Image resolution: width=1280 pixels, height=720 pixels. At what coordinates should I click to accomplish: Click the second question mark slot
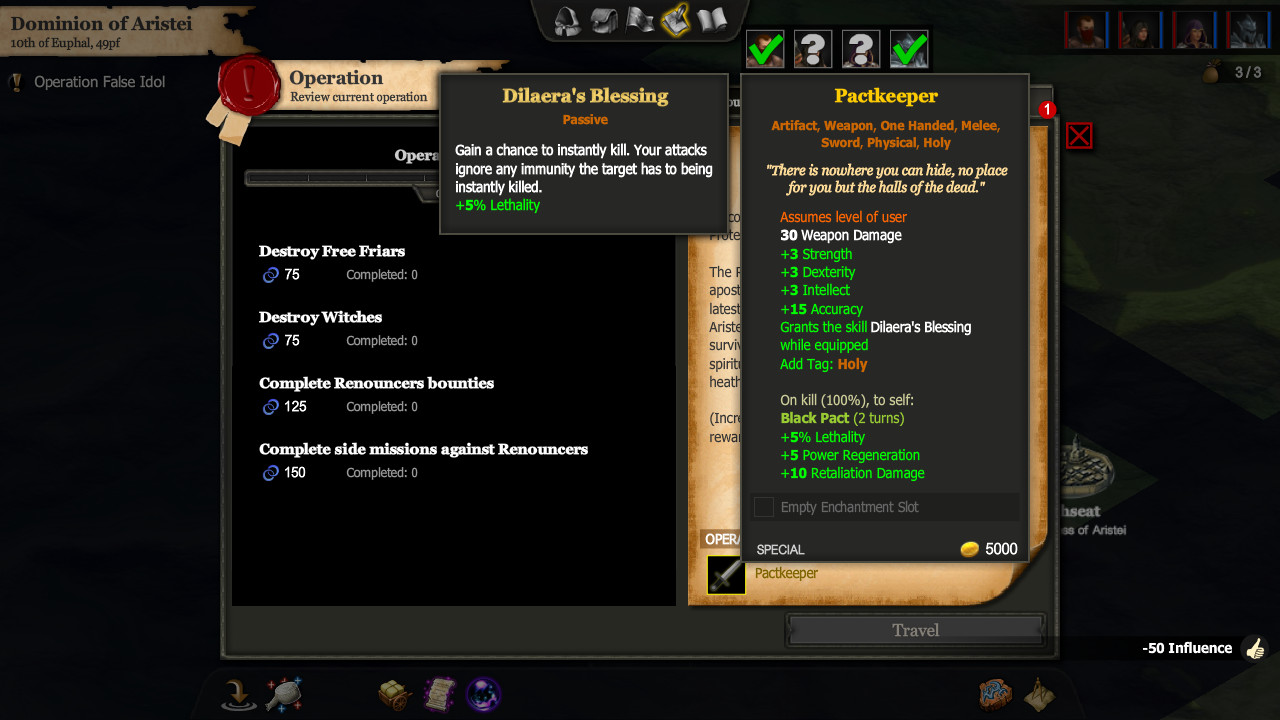pyautogui.click(x=861, y=48)
